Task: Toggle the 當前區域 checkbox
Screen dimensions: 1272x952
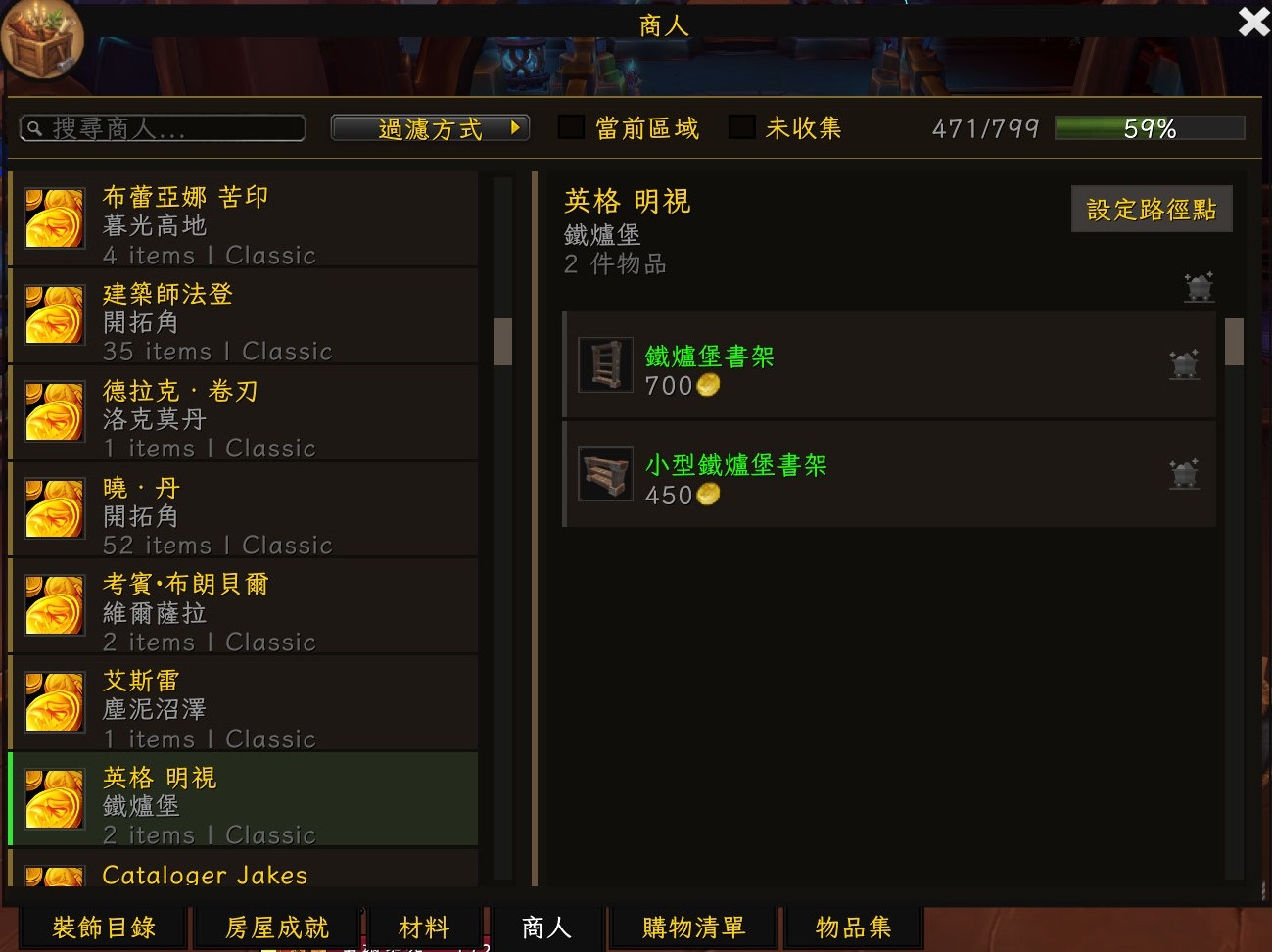Action: point(572,127)
